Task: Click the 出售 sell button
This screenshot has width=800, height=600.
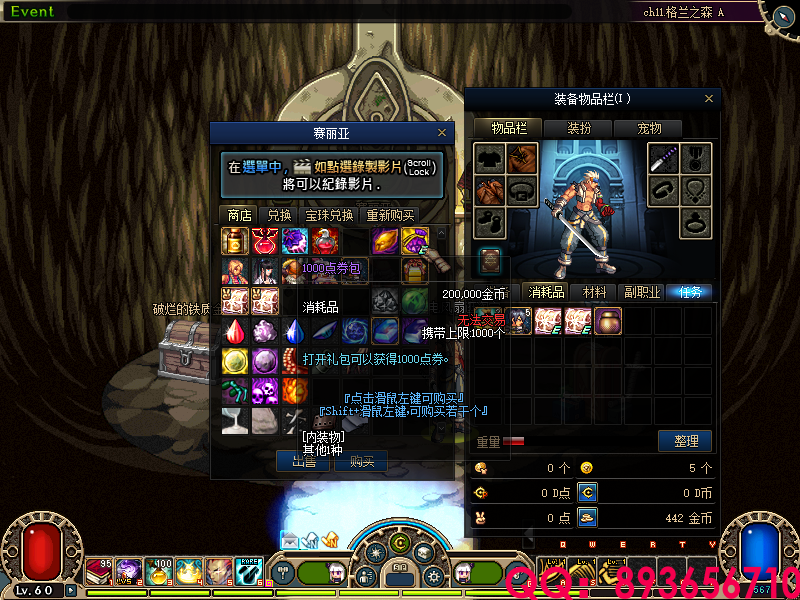Action: [x=303, y=461]
